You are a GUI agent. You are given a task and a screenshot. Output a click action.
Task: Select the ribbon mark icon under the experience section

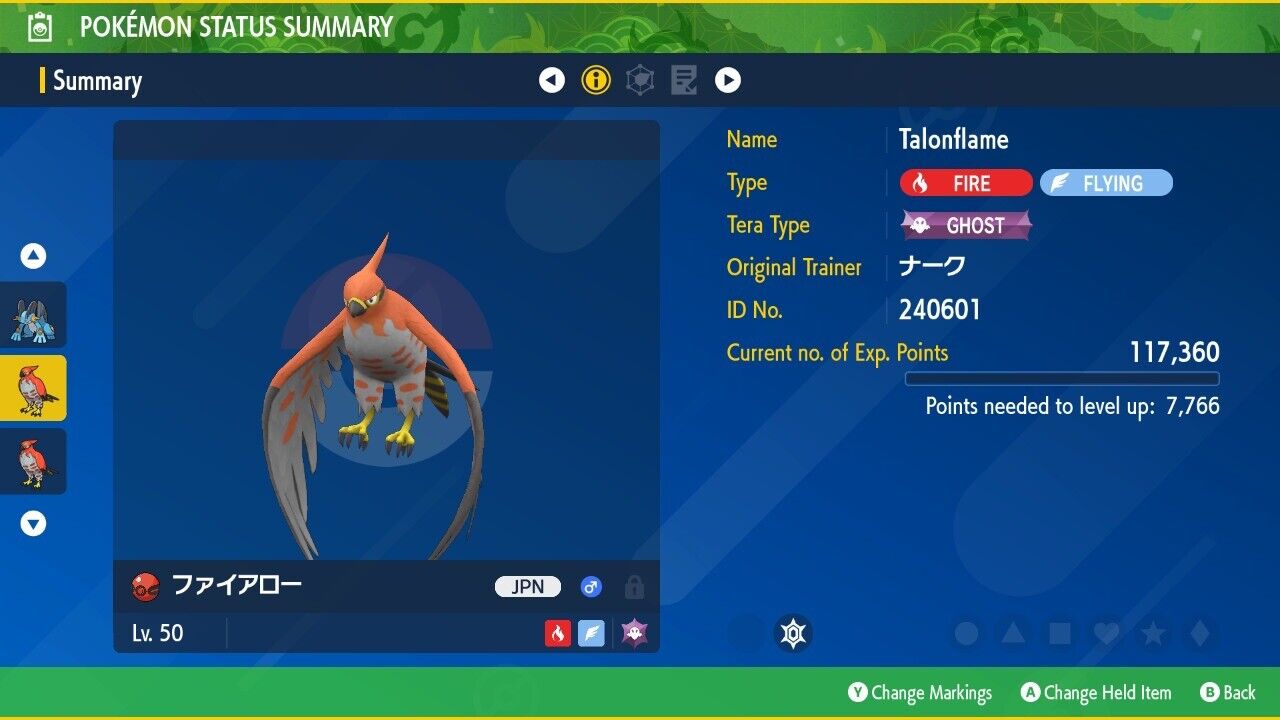pos(794,633)
